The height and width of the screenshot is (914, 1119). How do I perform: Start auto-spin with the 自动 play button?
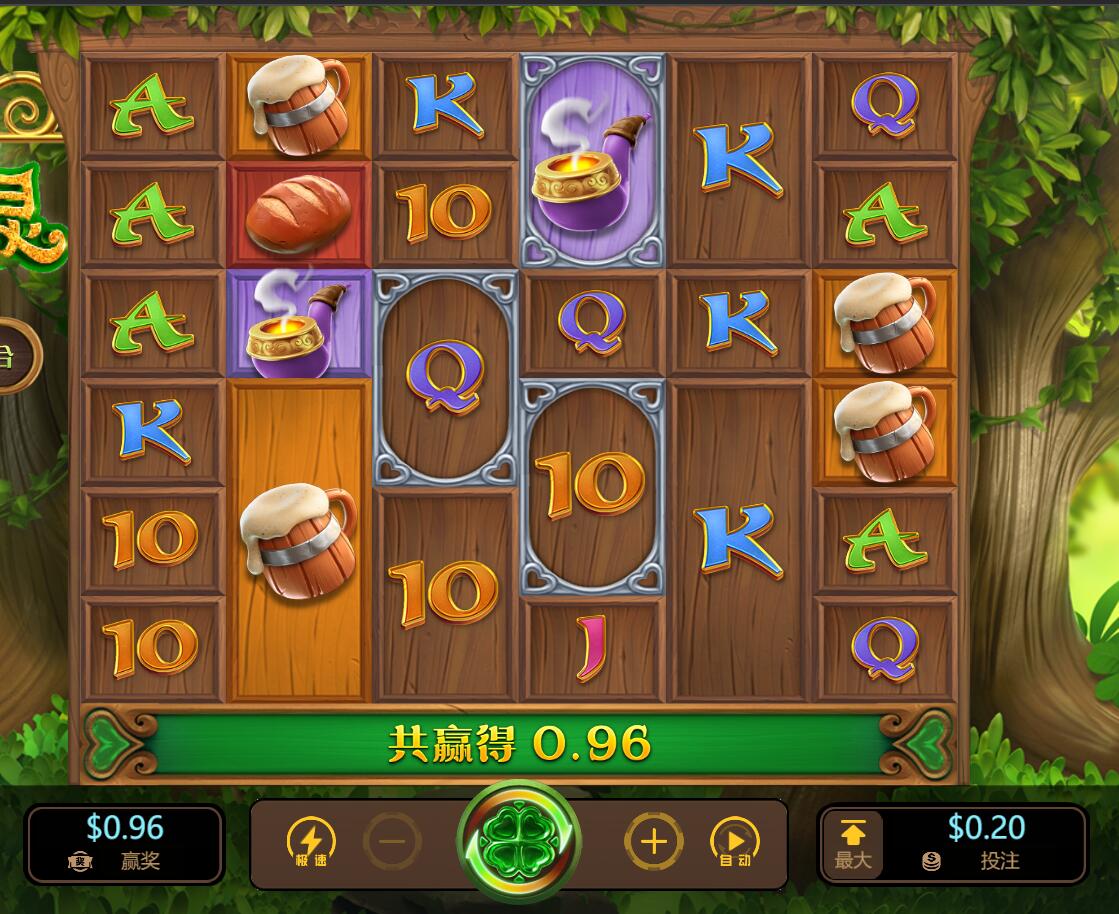tap(735, 842)
